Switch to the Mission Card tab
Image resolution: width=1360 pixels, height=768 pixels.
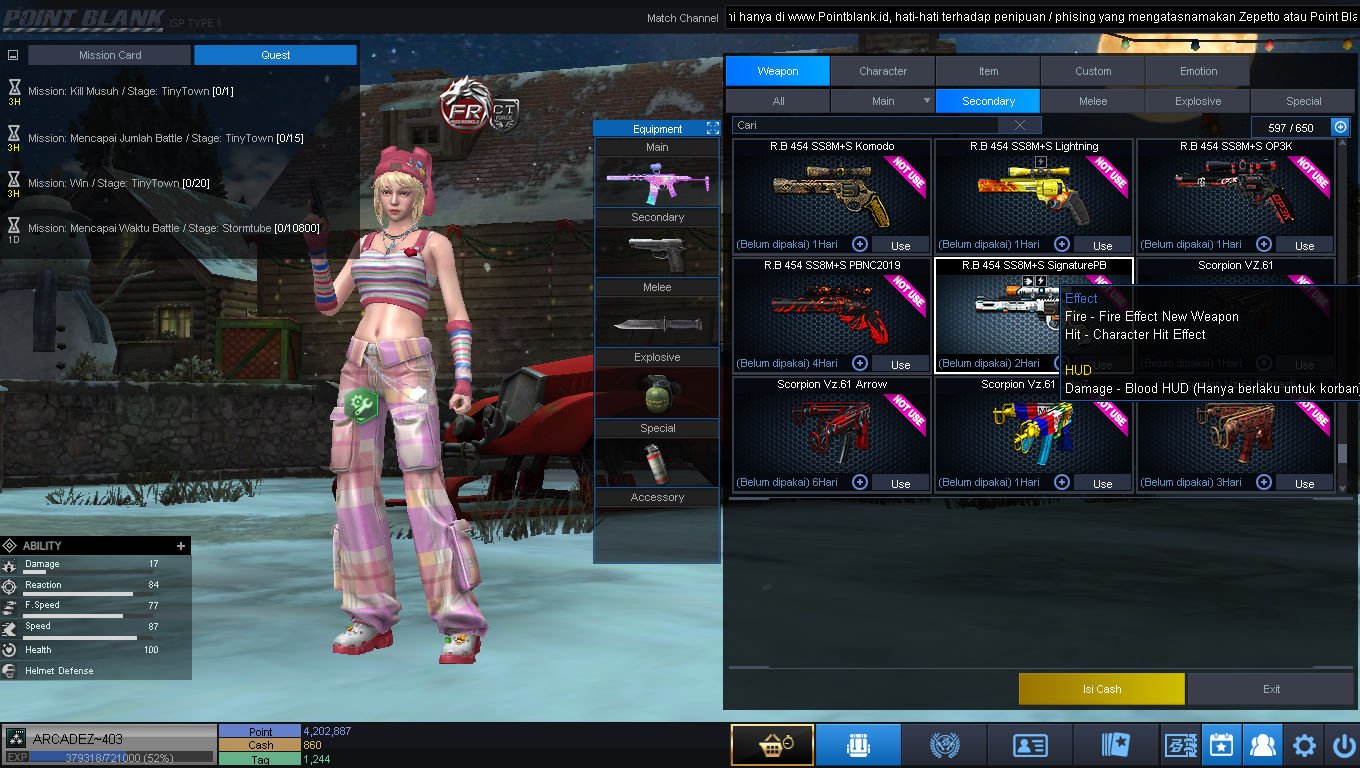(110, 55)
